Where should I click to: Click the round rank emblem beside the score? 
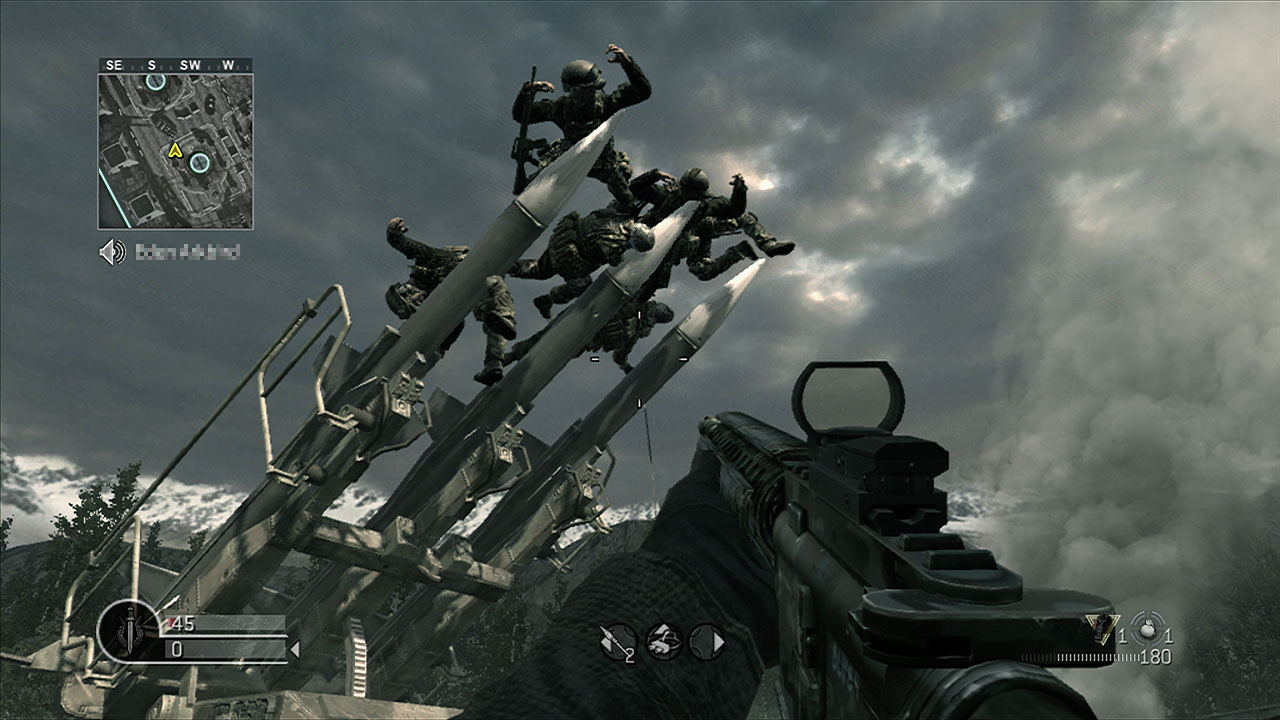pyautogui.click(x=129, y=632)
